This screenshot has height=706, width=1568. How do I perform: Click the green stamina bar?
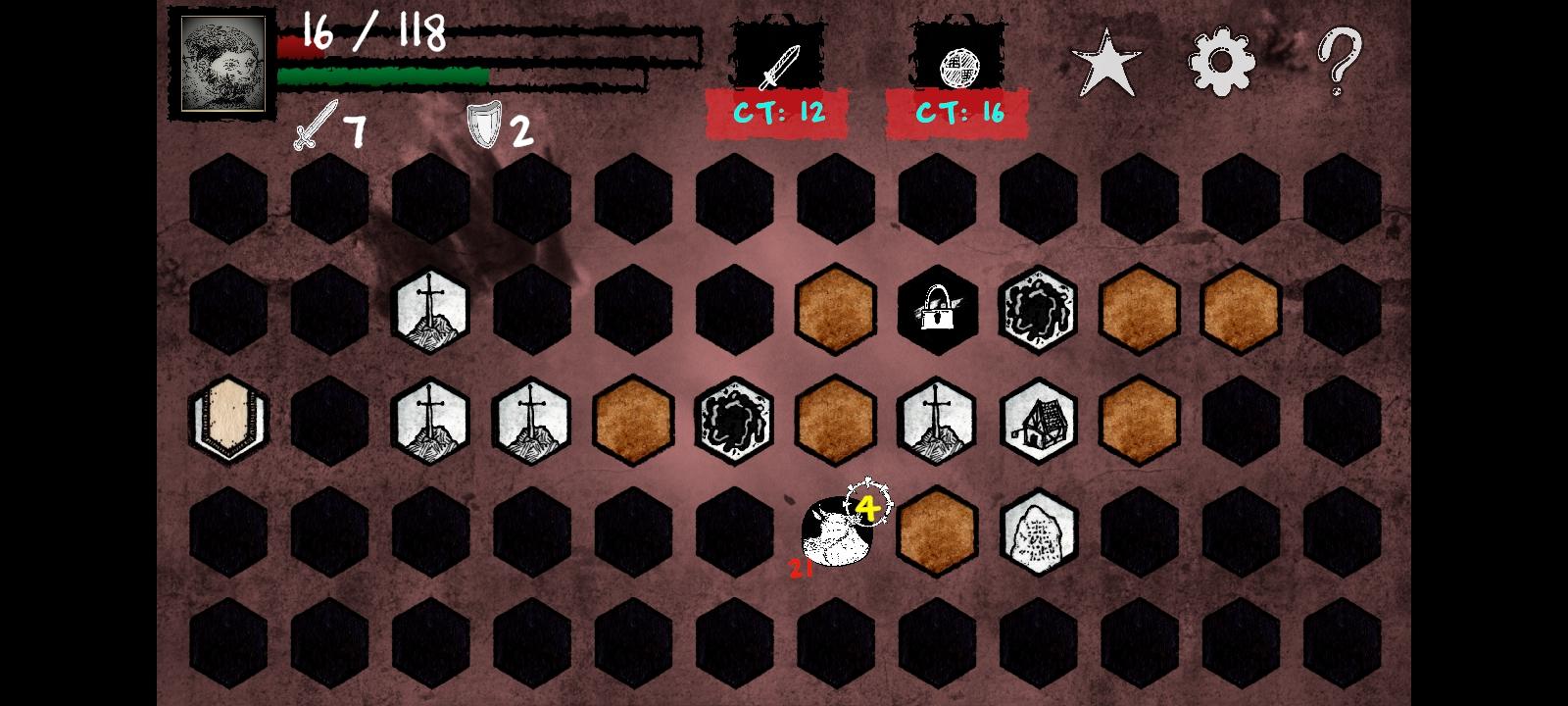[382, 75]
